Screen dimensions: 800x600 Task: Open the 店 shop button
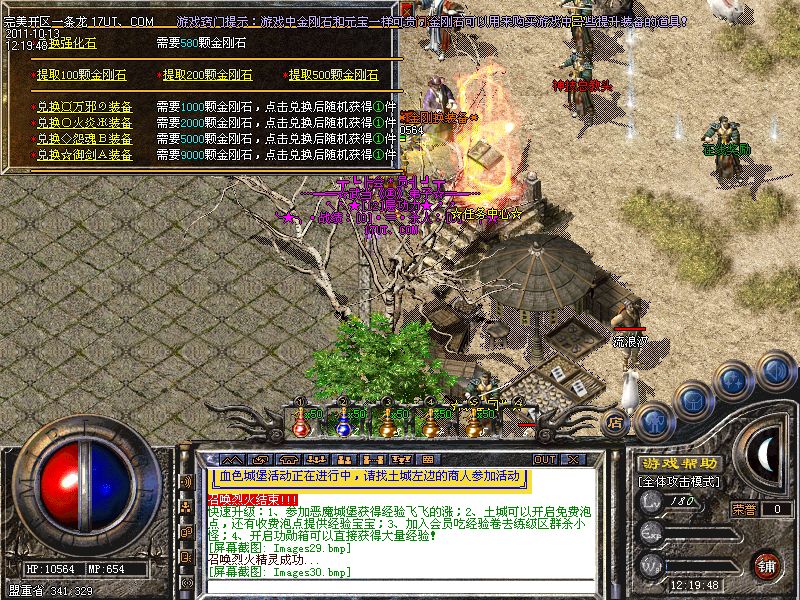pyautogui.click(x=617, y=422)
